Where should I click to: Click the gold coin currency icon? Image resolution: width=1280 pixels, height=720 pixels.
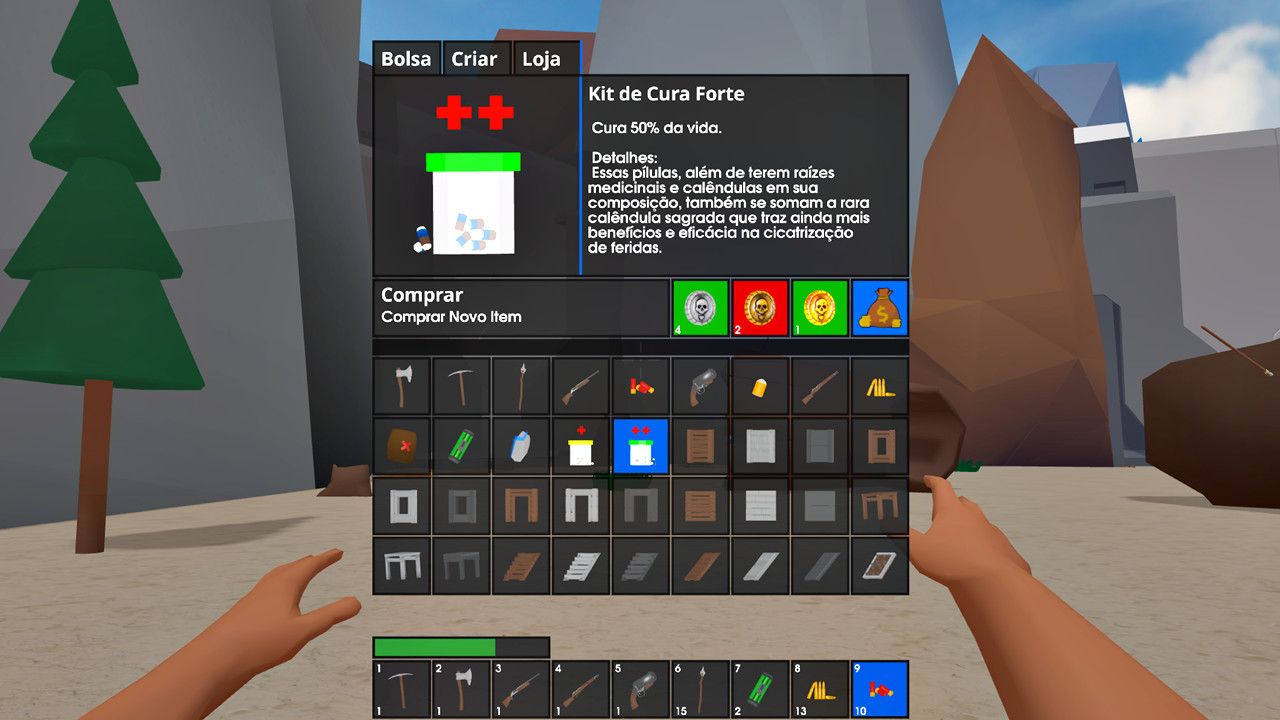click(x=820, y=308)
